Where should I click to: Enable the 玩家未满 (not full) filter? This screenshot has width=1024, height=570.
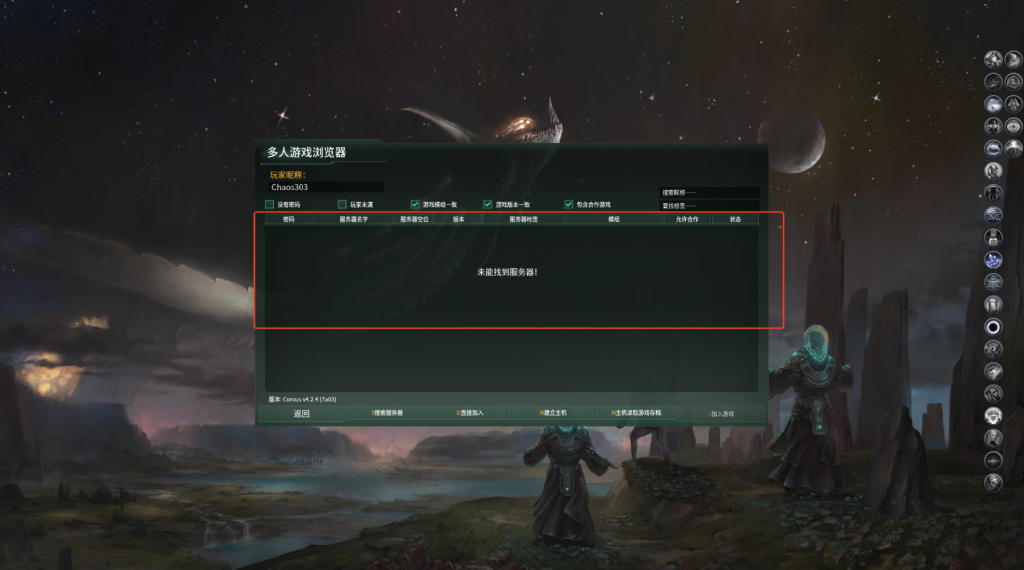342,204
